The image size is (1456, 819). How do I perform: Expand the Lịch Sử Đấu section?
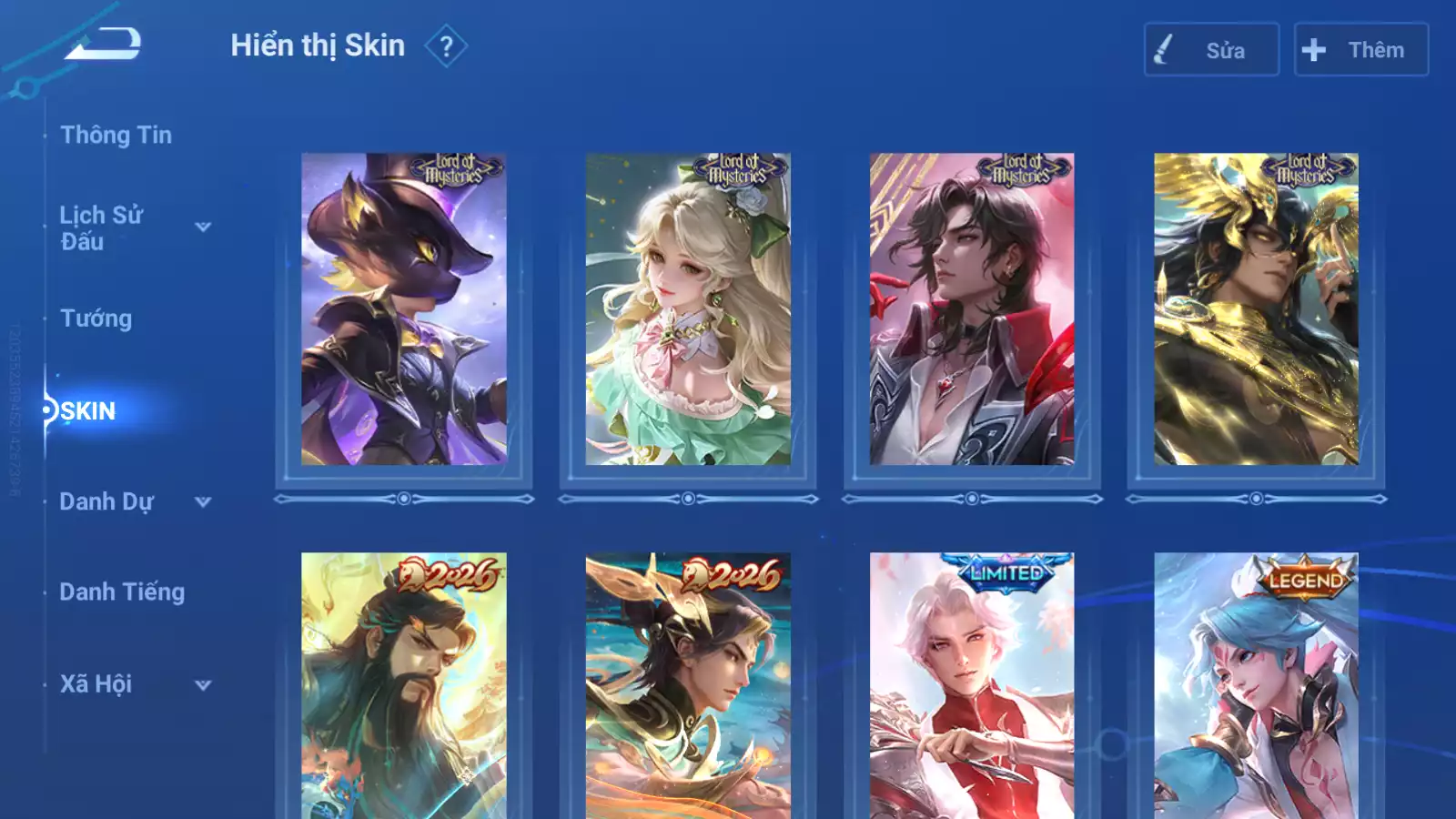tap(203, 227)
